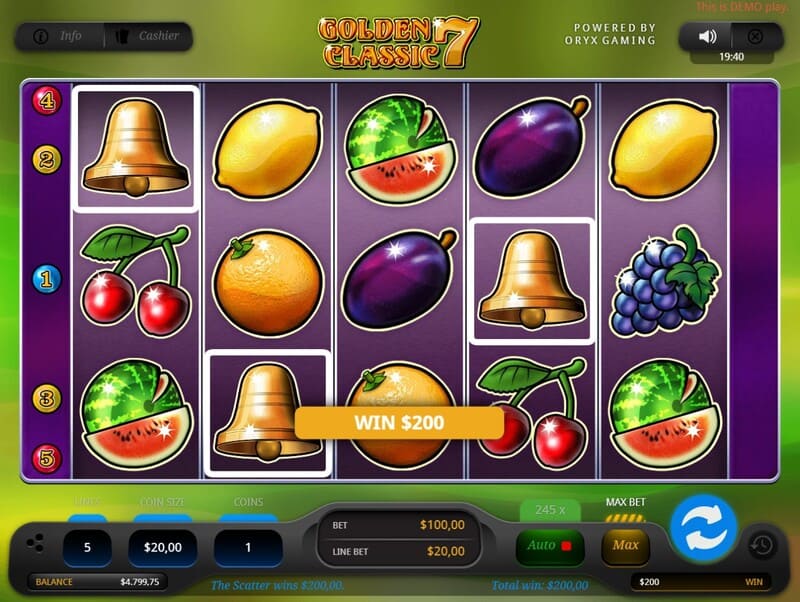Select payline marker number 5

click(x=47, y=457)
